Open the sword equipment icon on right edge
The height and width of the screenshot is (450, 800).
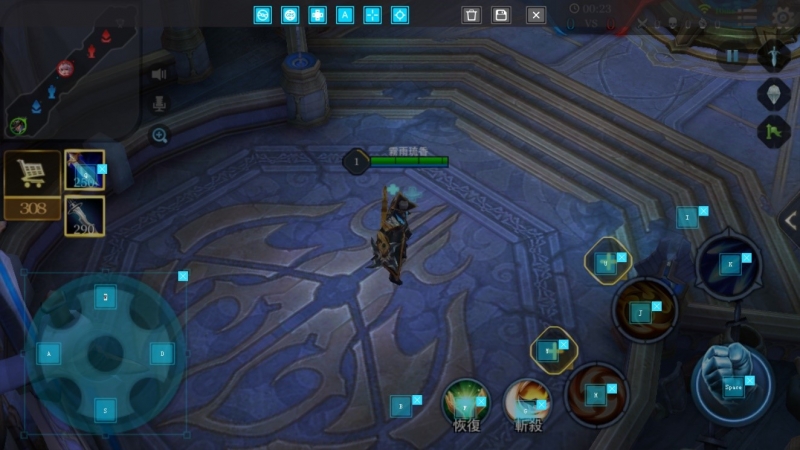773,56
